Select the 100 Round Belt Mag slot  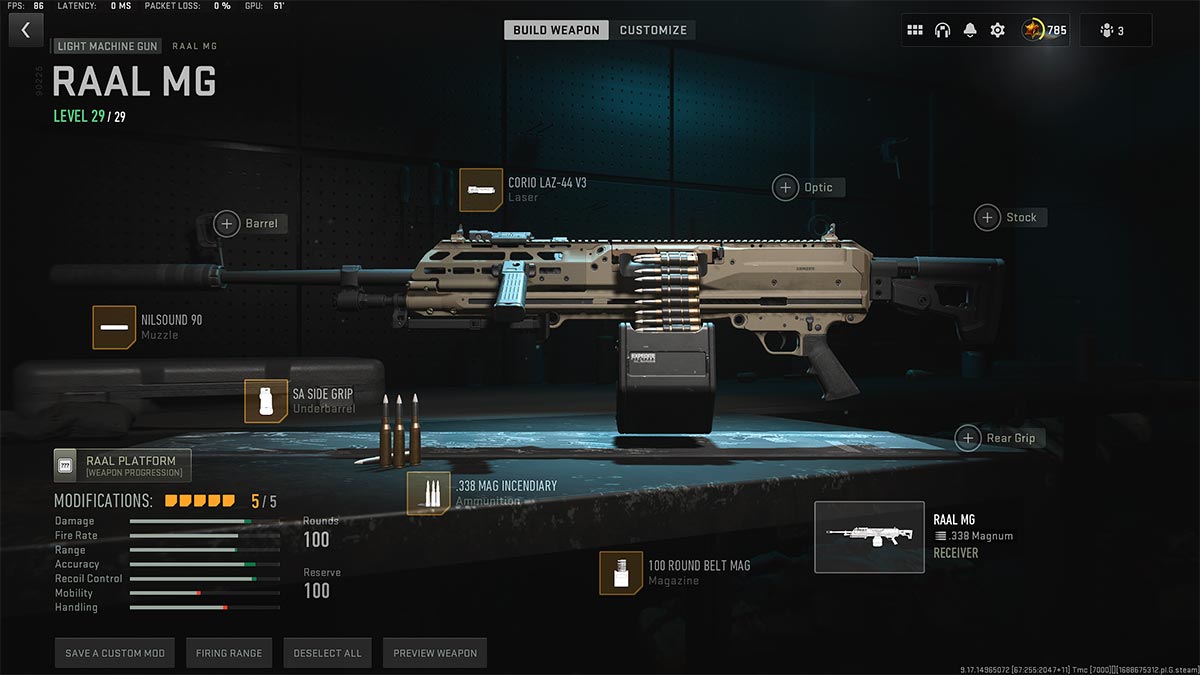point(620,572)
